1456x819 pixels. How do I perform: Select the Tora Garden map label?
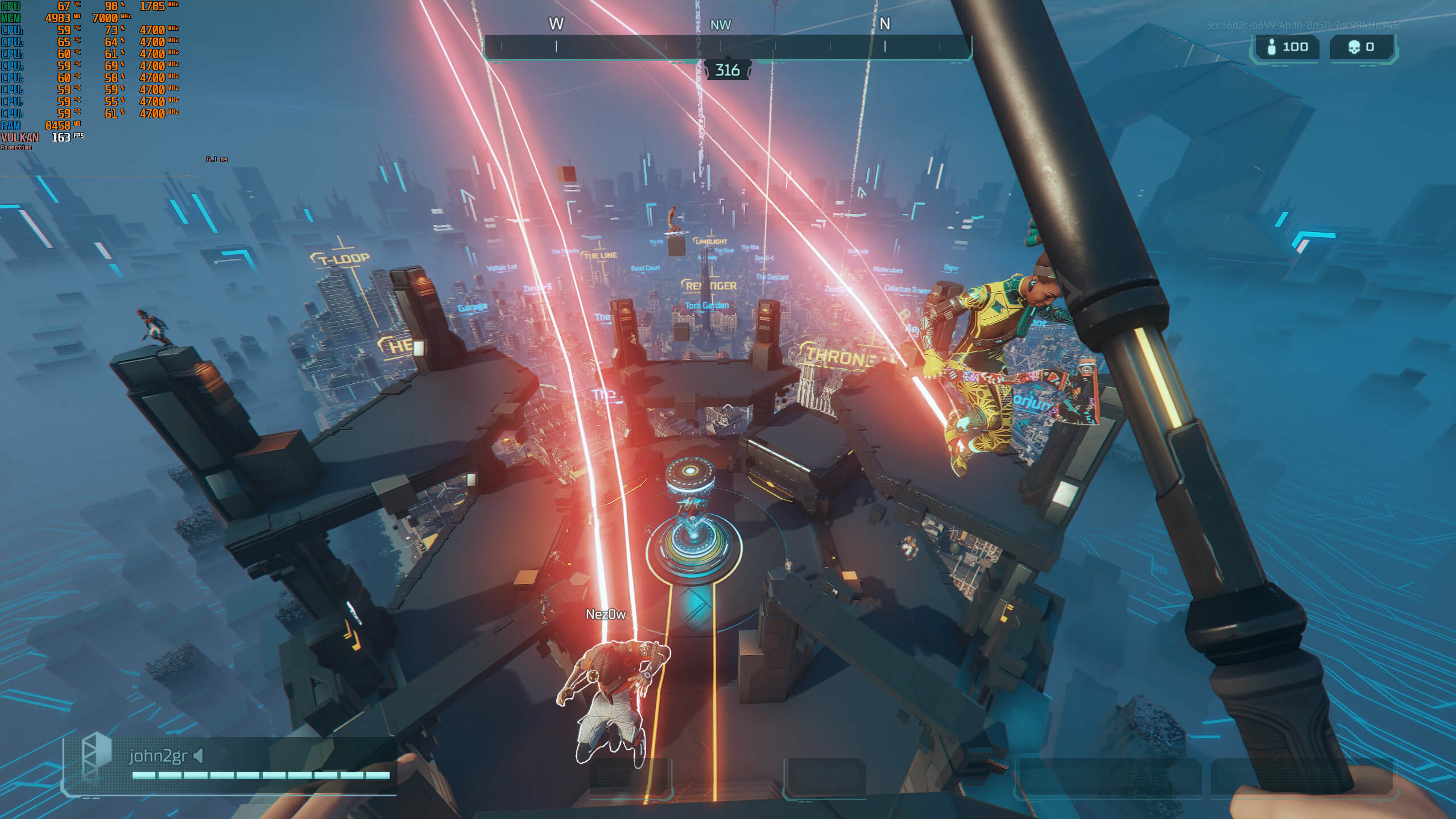[x=706, y=305]
